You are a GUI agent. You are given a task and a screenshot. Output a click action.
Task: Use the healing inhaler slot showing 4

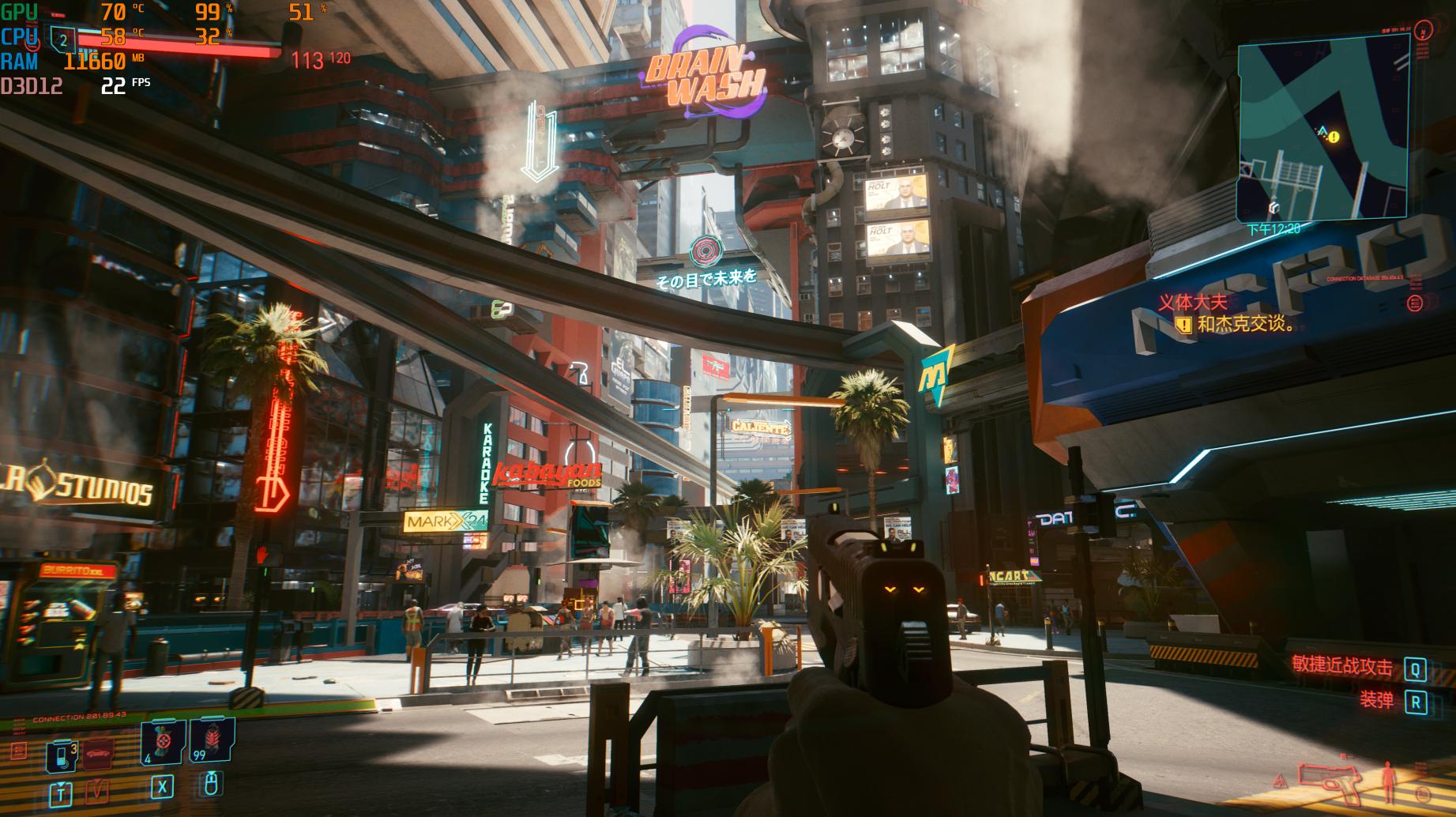coord(163,743)
